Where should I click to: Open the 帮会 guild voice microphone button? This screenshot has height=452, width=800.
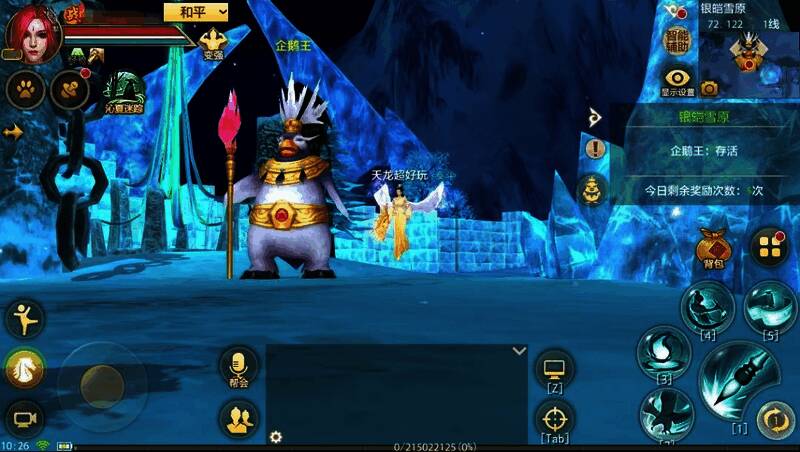(x=238, y=364)
